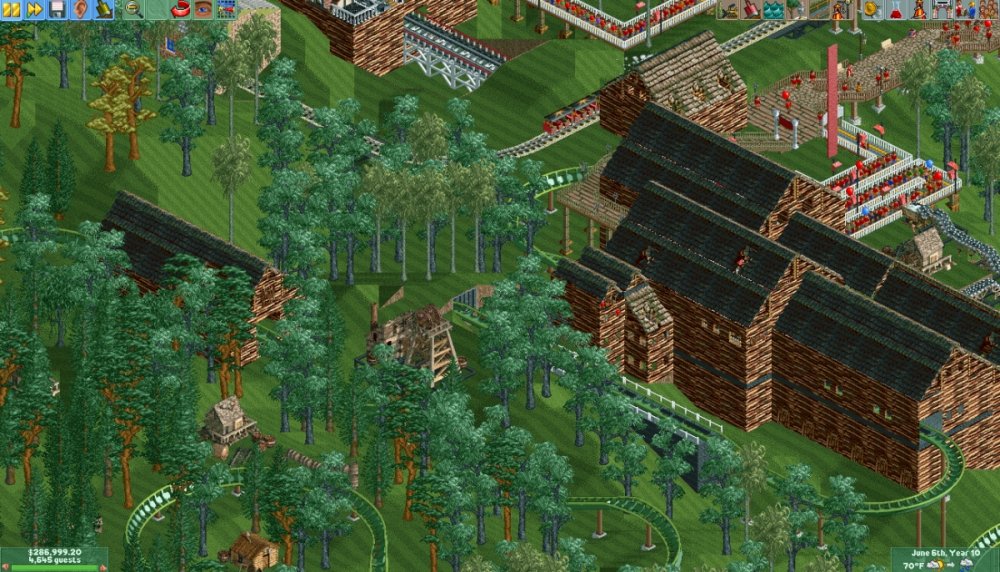Open the park entrance information window
This screenshot has height=572, width=1000.
coord(940,9)
